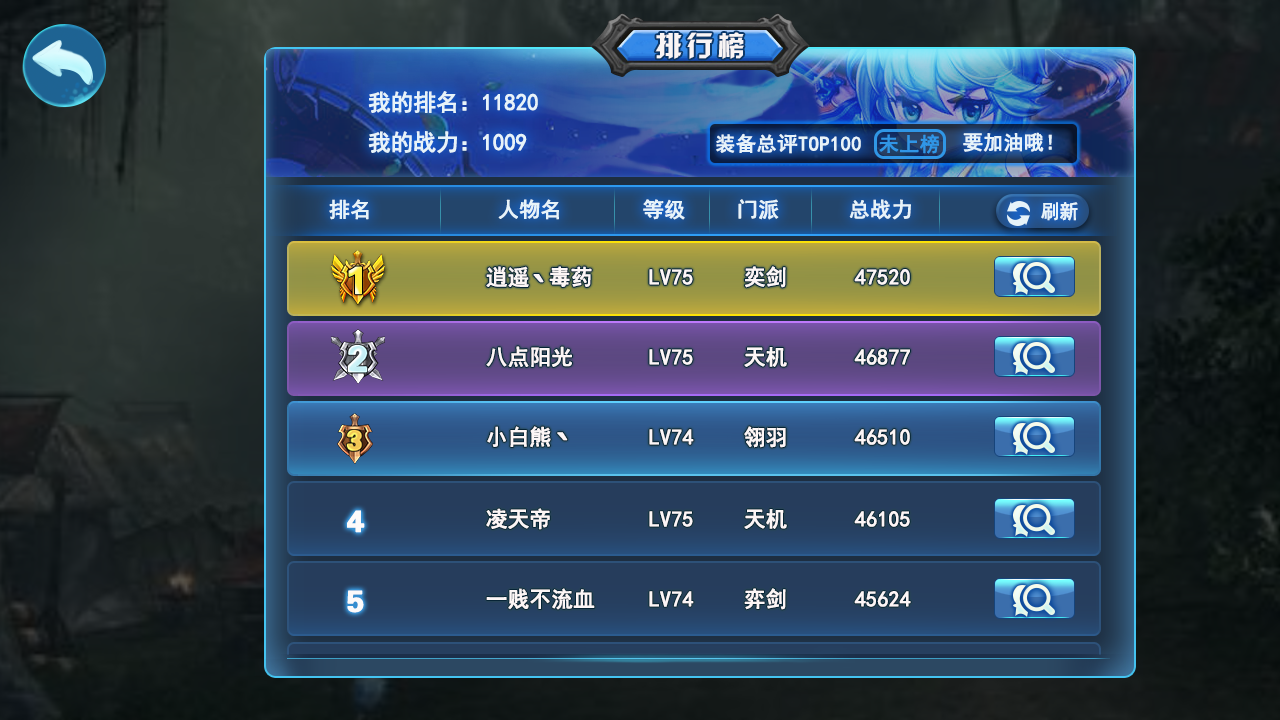Screen dimensions: 1280x720
Task: Click the back arrow to exit leaderboard
Action: coord(64,65)
